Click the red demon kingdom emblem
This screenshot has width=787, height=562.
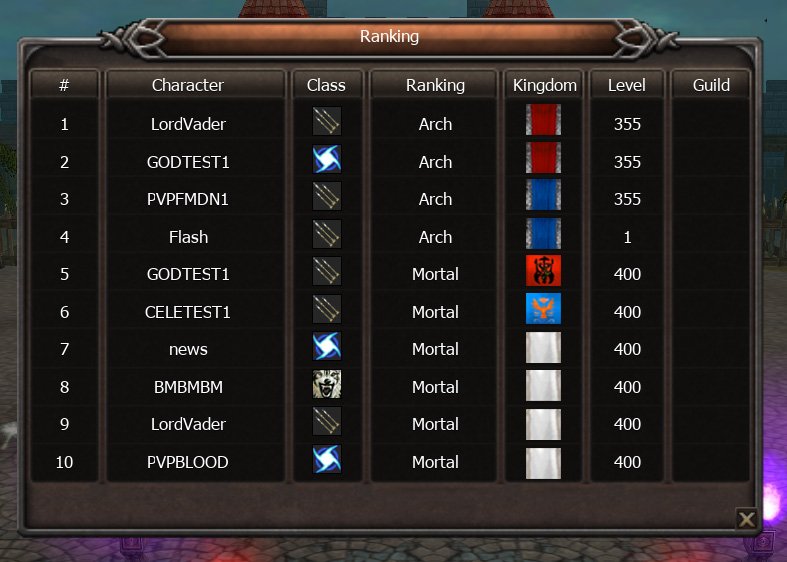pyautogui.click(x=544, y=272)
